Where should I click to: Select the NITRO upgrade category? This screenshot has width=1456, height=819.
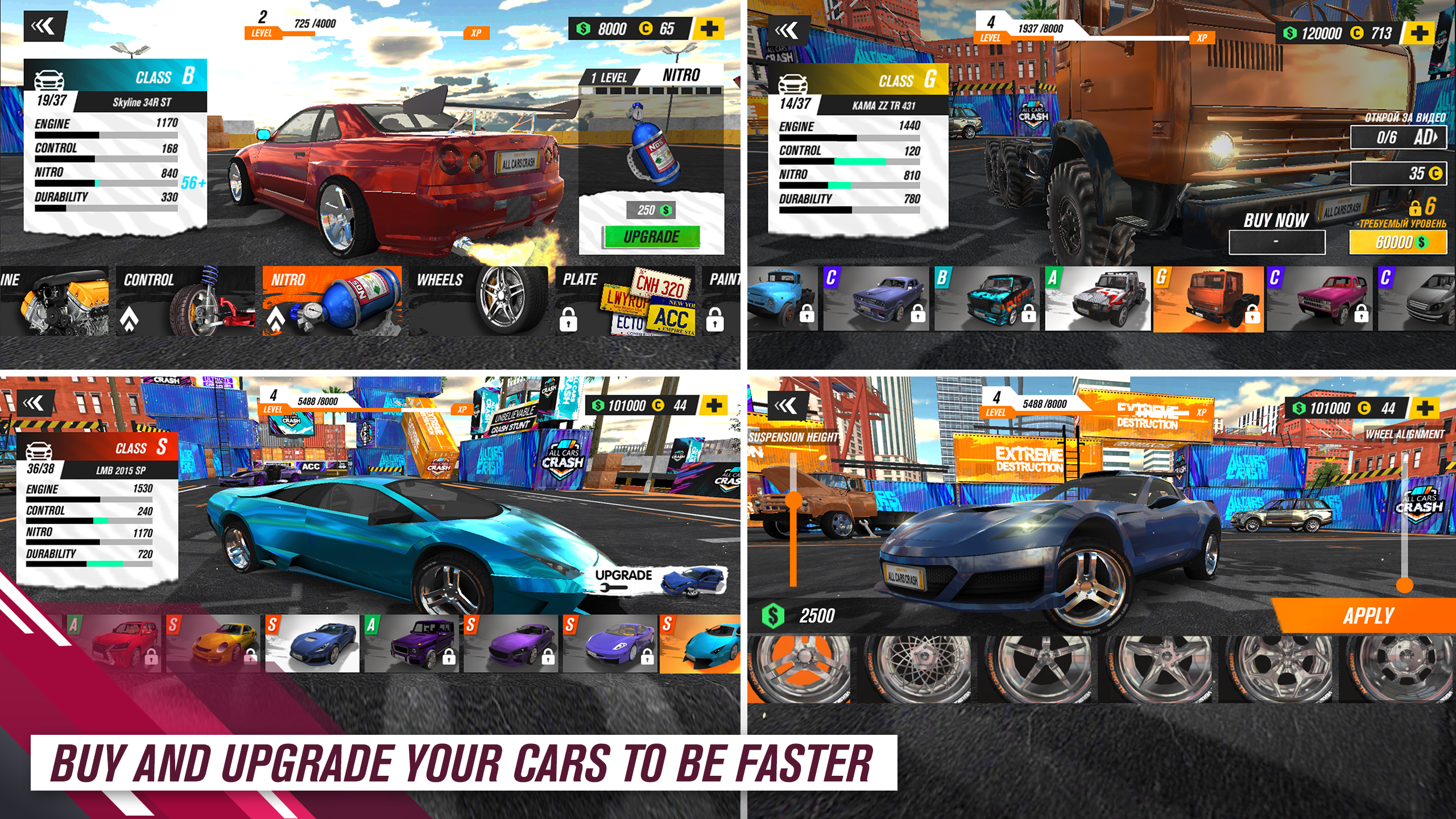pyautogui.click(x=332, y=300)
